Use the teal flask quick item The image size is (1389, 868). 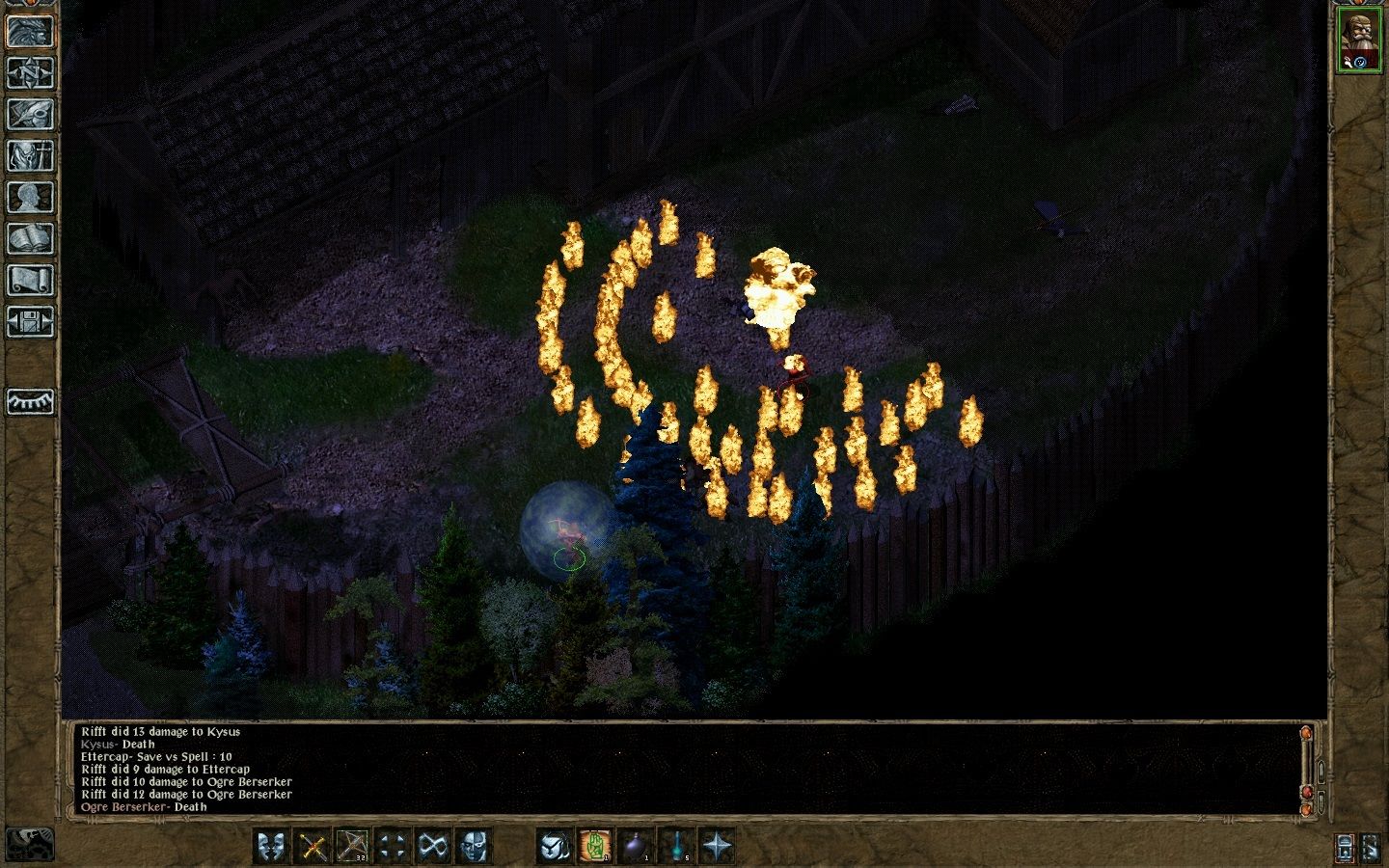tap(676, 846)
